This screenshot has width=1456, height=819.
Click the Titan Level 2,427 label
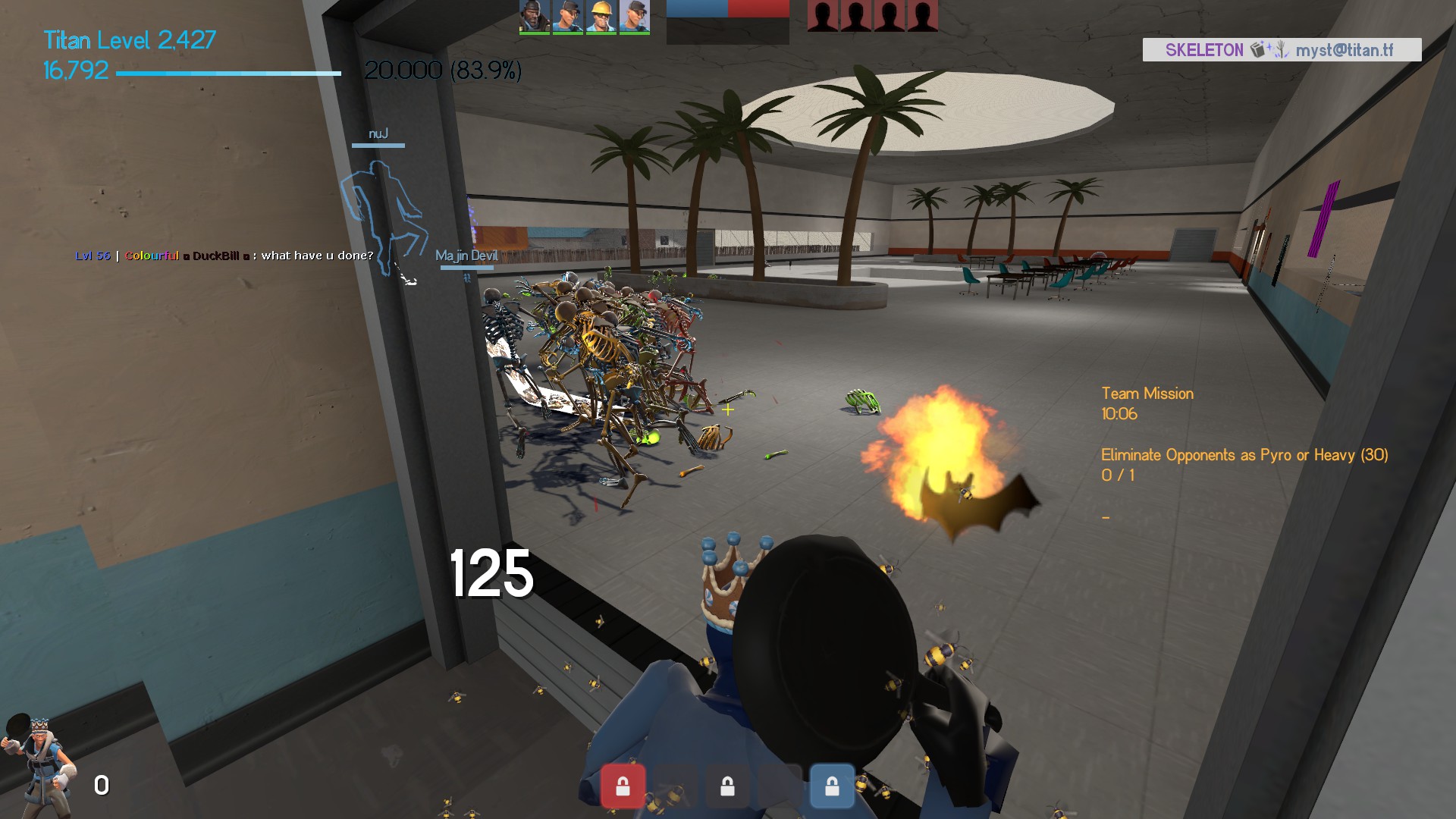(130, 39)
